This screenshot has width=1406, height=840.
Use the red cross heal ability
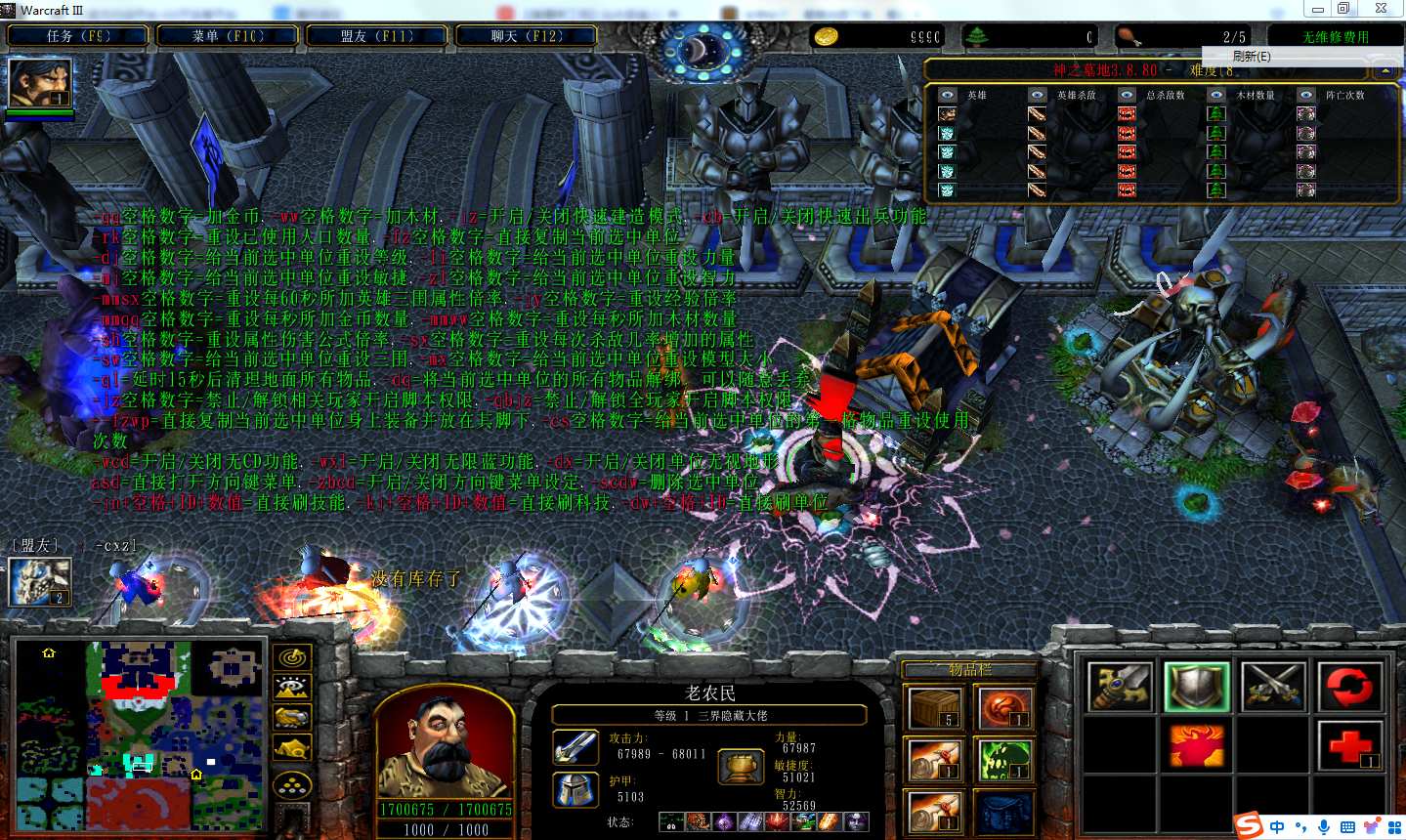1349,746
